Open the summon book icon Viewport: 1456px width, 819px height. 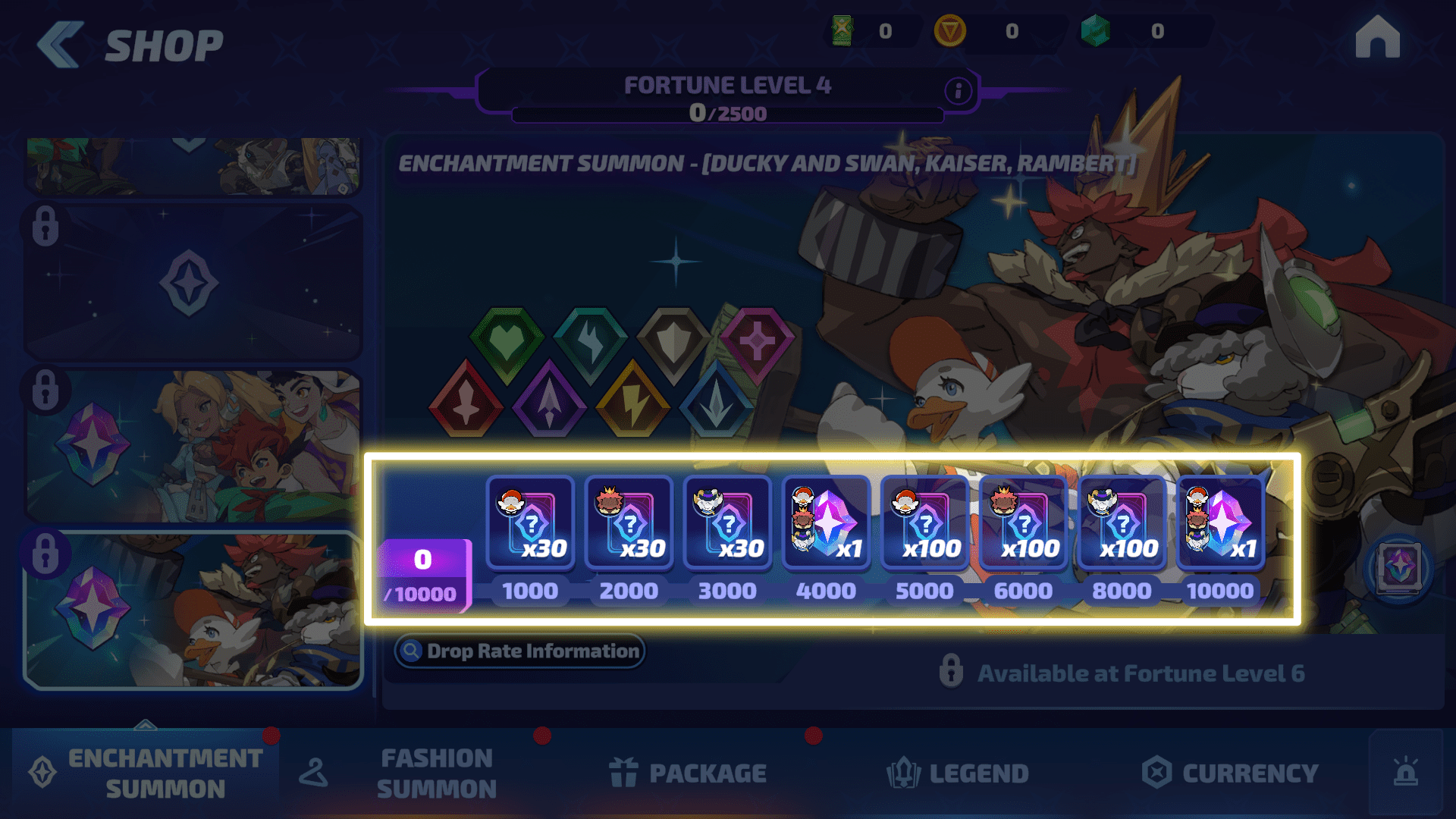(x=1399, y=567)
